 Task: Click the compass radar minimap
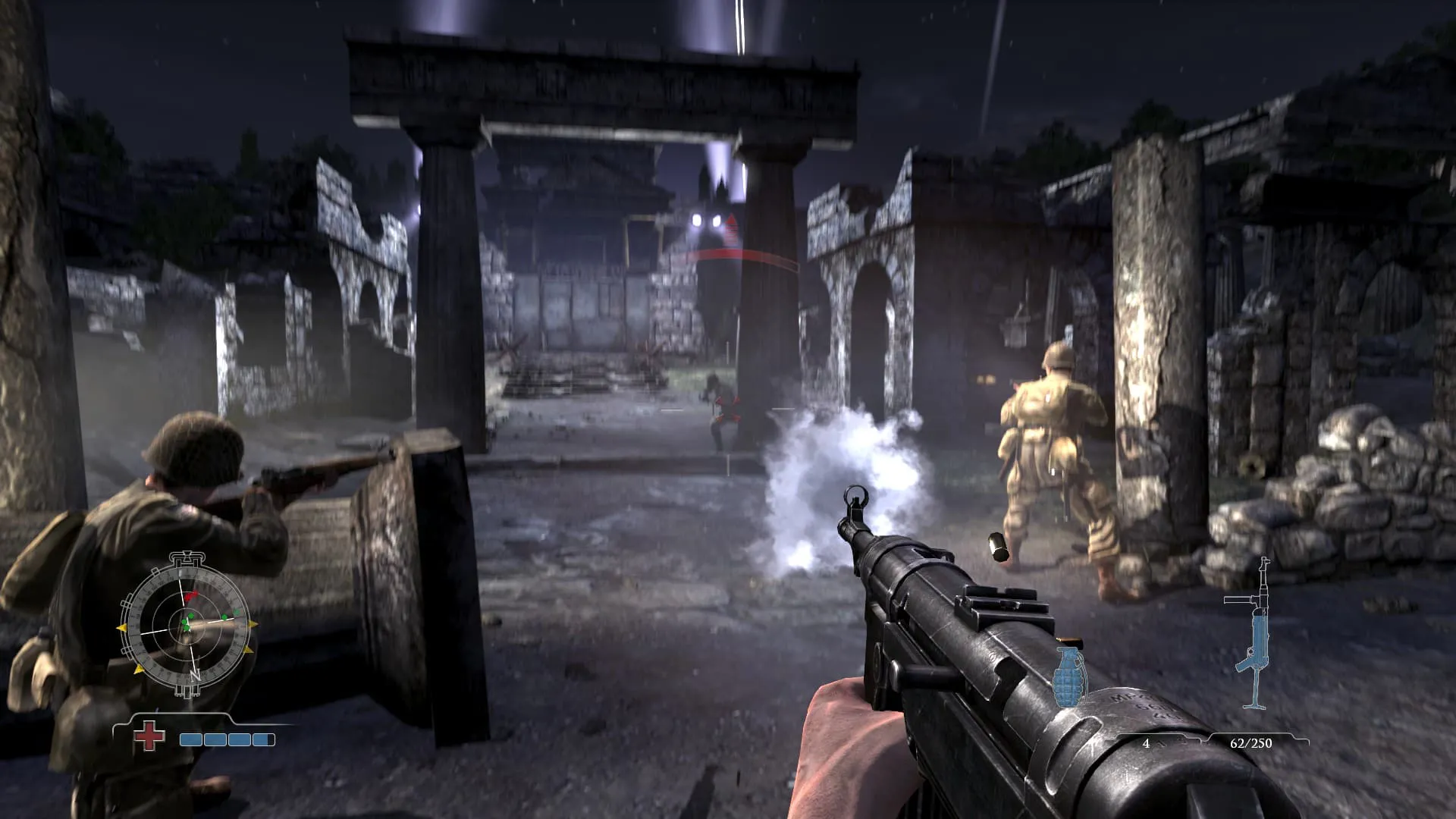pos(187,625)
